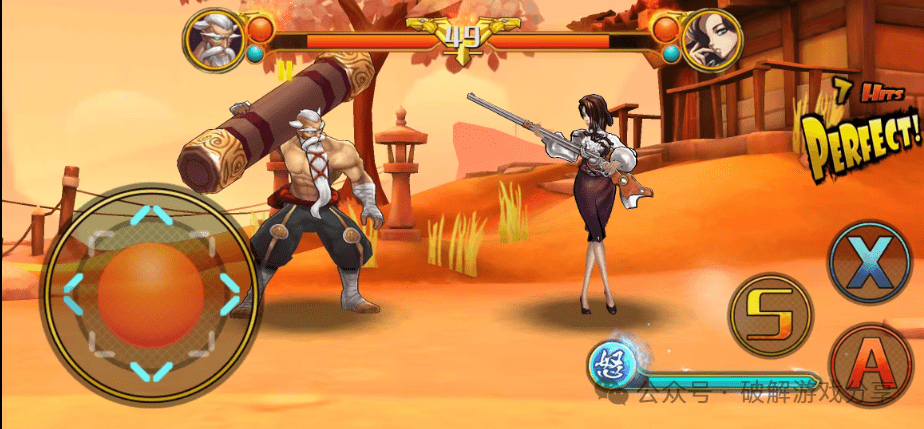Tap the orange virtual joystick ball
Screen dimensions: 924x429
point(151,296)
